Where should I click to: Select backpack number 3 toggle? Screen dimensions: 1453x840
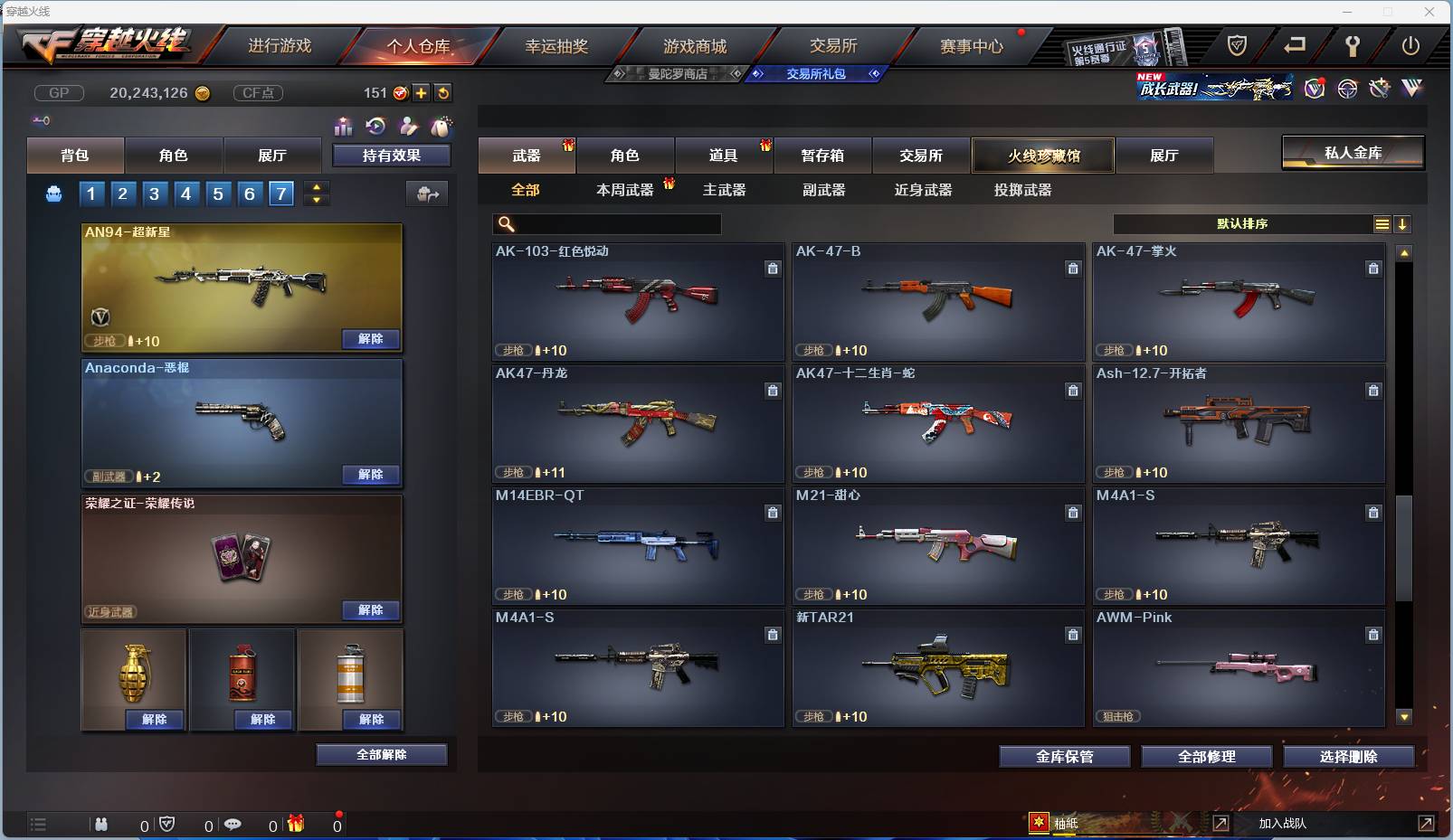pyautogui.click(x=155, y=193)
